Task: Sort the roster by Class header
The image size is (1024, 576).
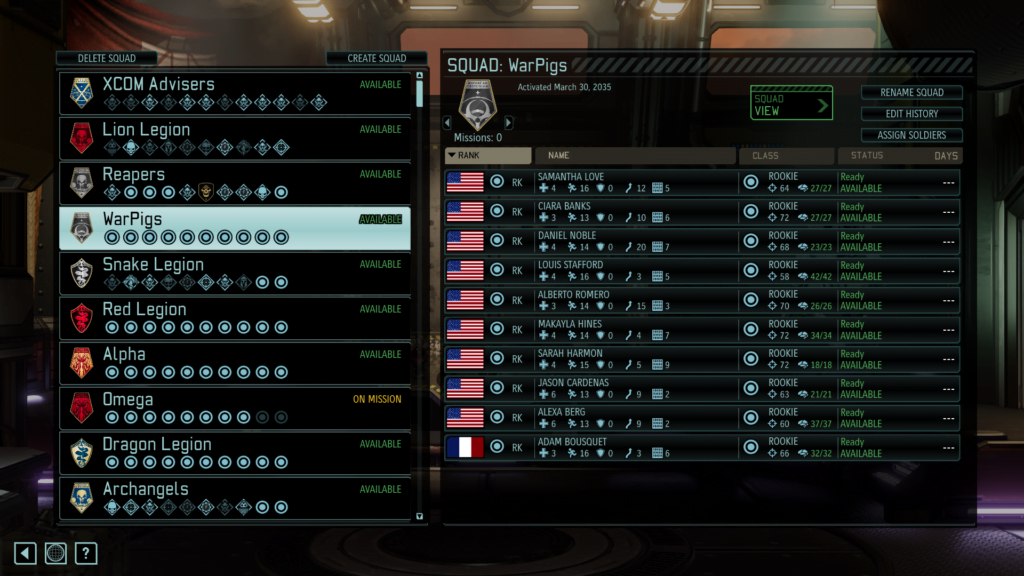Action: click(x=786, y=156)
